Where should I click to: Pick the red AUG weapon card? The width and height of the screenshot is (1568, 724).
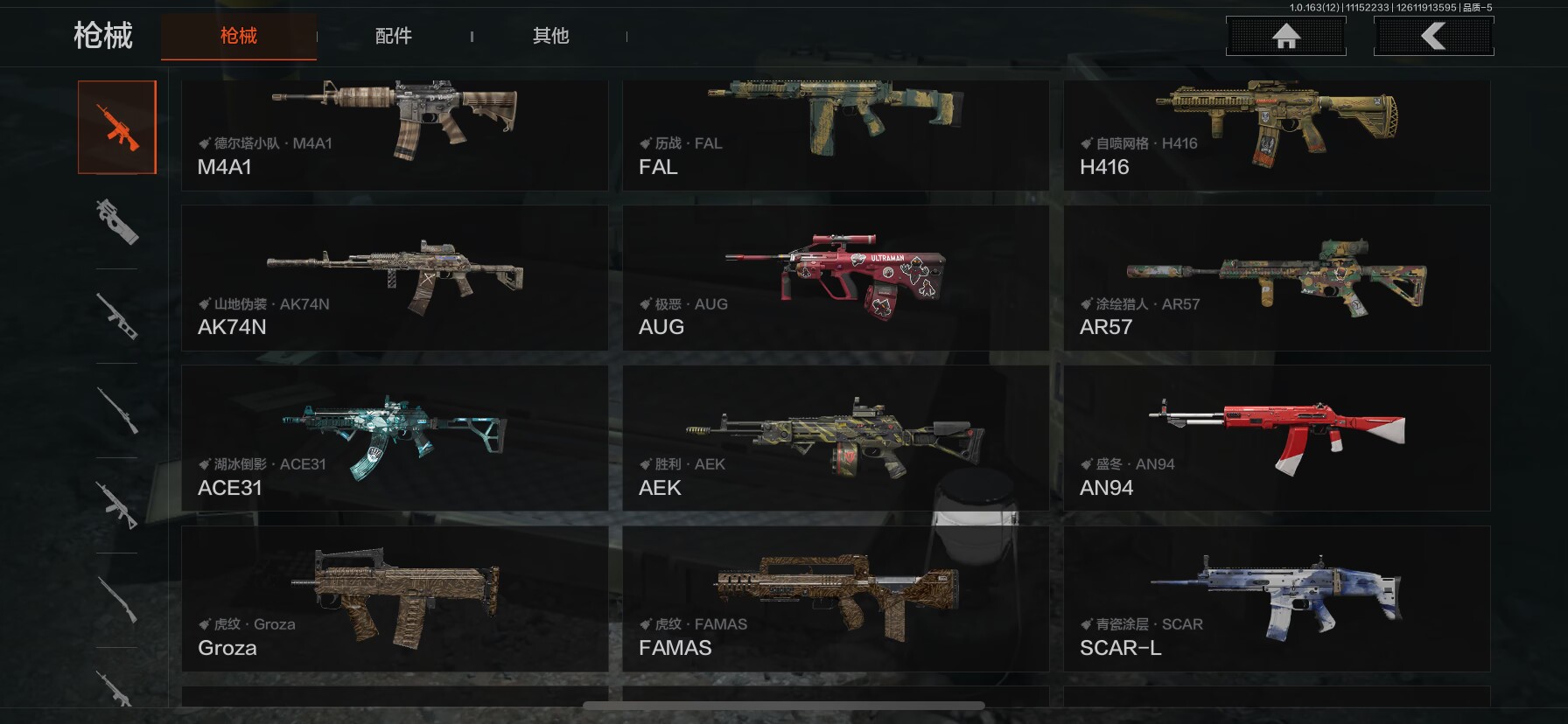point(835,278)
